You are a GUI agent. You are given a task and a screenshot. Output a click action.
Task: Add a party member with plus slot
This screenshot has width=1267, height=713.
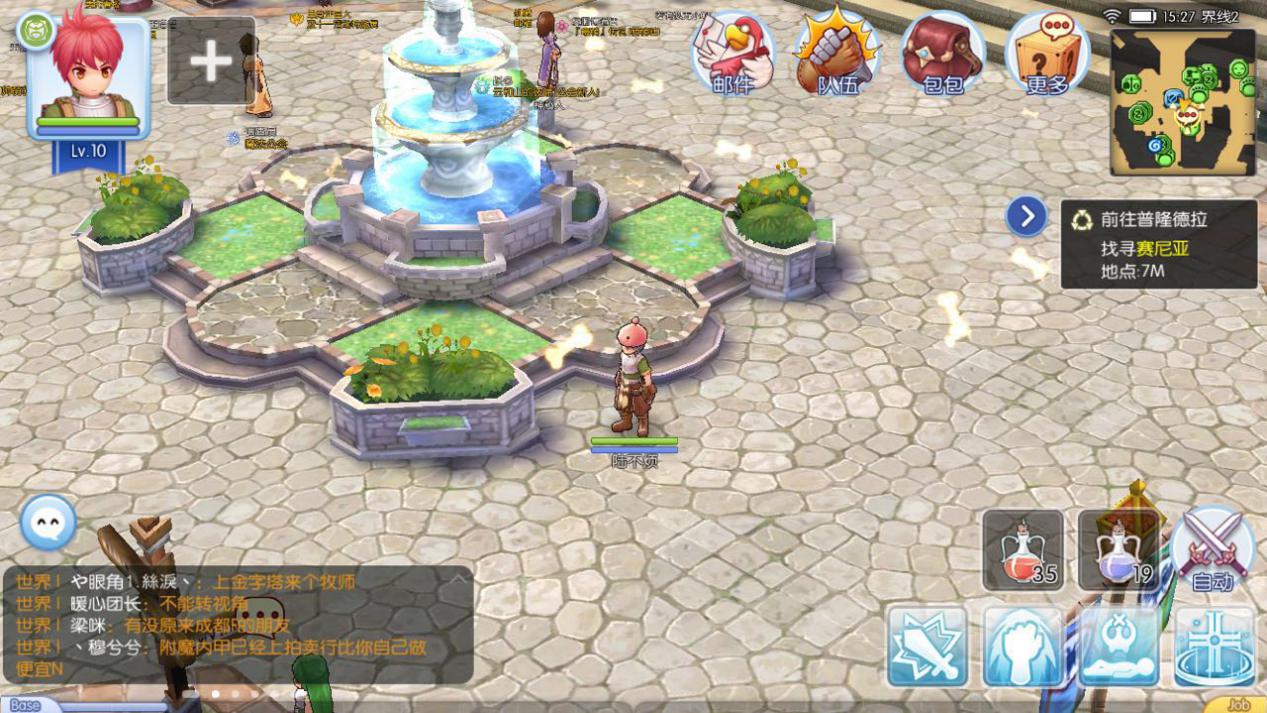tap(210, 61)
